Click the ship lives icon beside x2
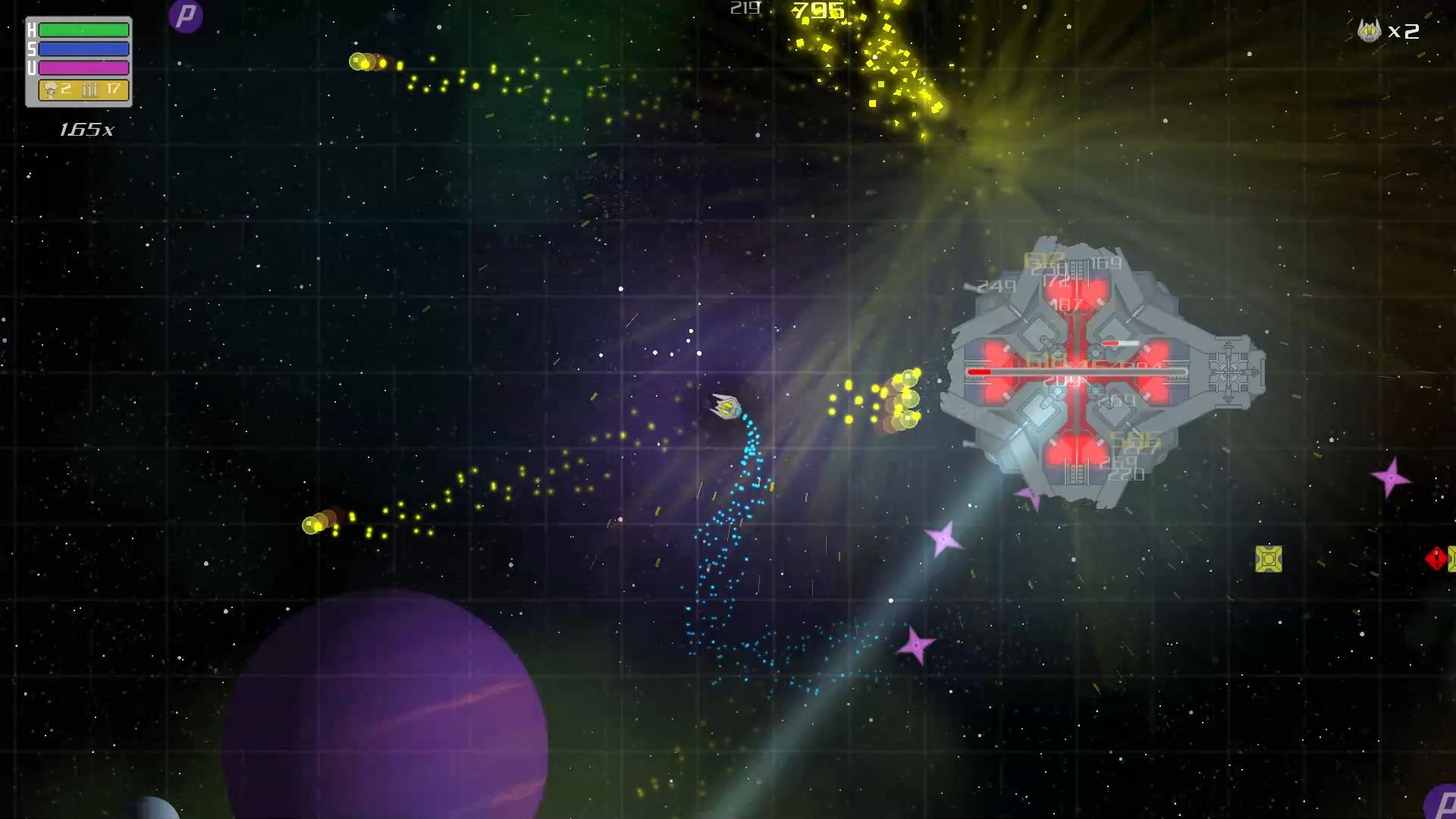 (1369, 32)
